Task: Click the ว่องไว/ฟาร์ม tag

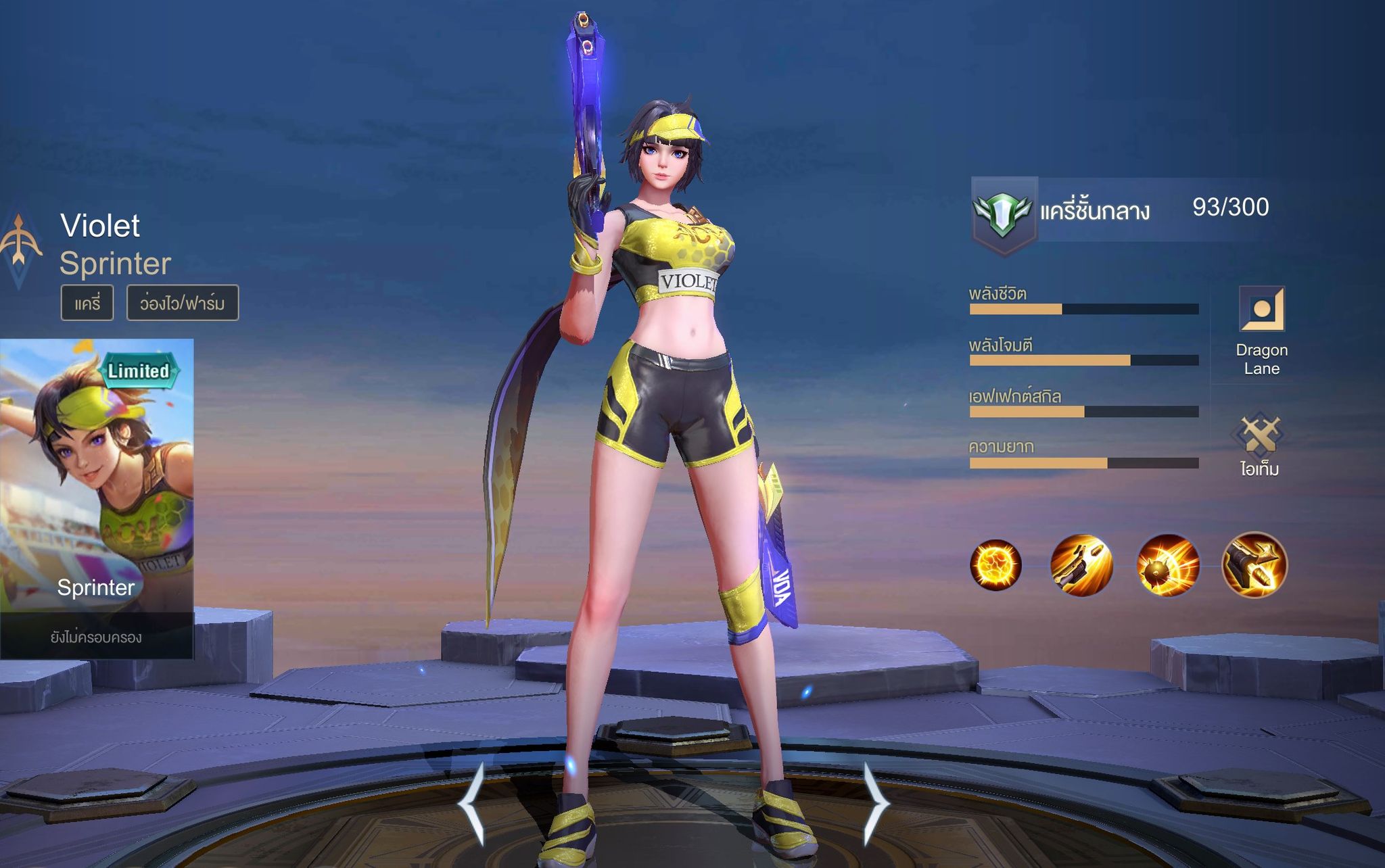Action: pos(183,303)
